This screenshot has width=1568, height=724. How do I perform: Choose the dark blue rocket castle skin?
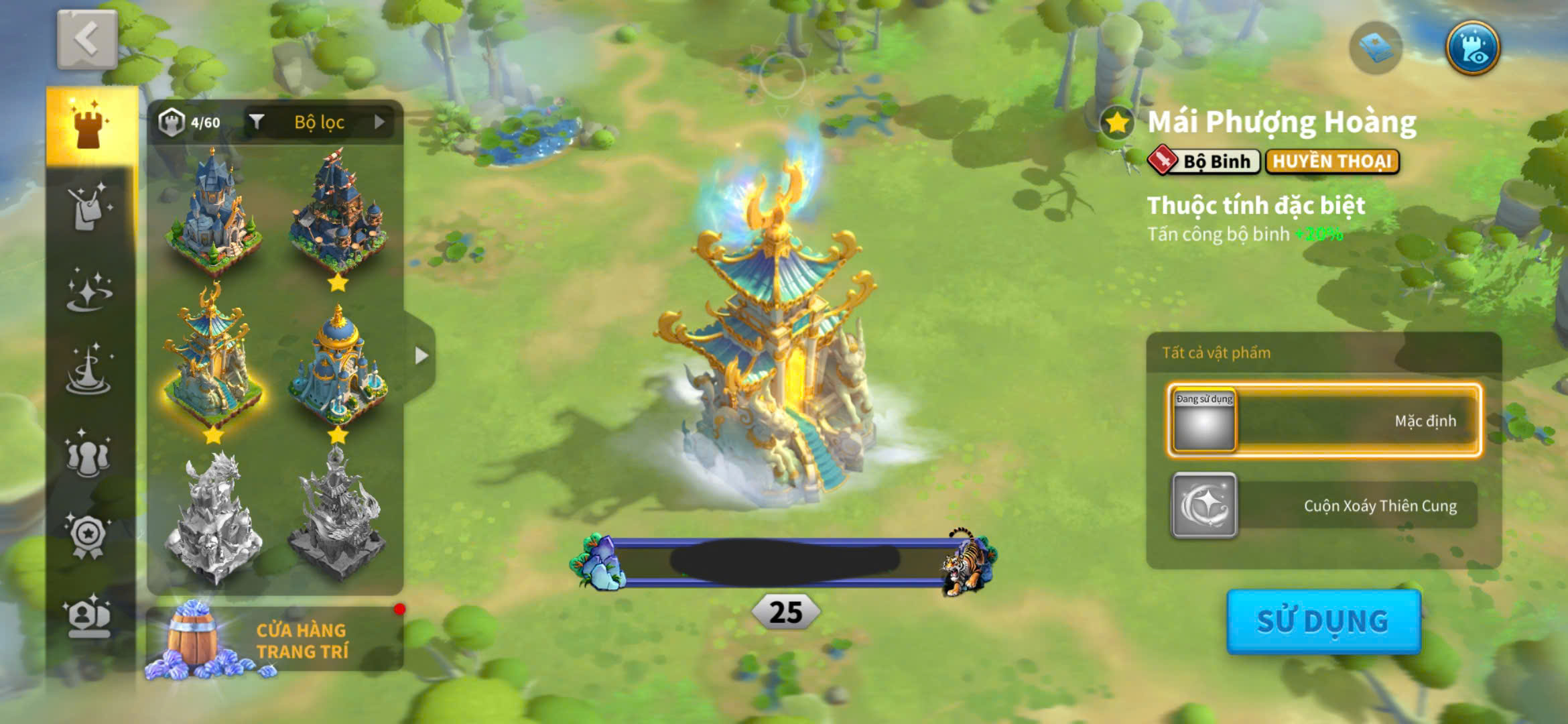(338, 211)
